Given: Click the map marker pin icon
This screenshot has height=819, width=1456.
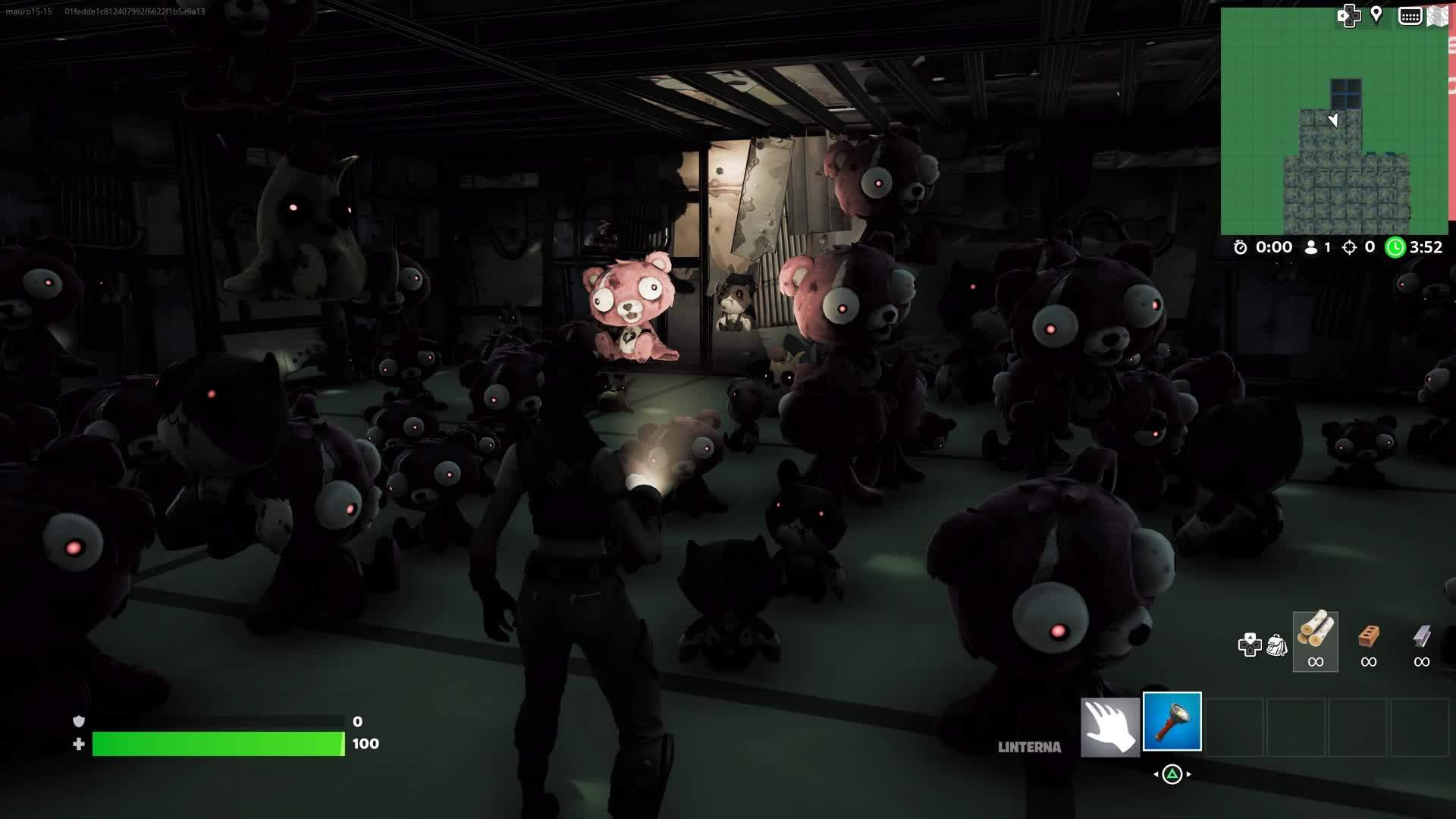Looking at the screenshot, I should pos(1377,15).
